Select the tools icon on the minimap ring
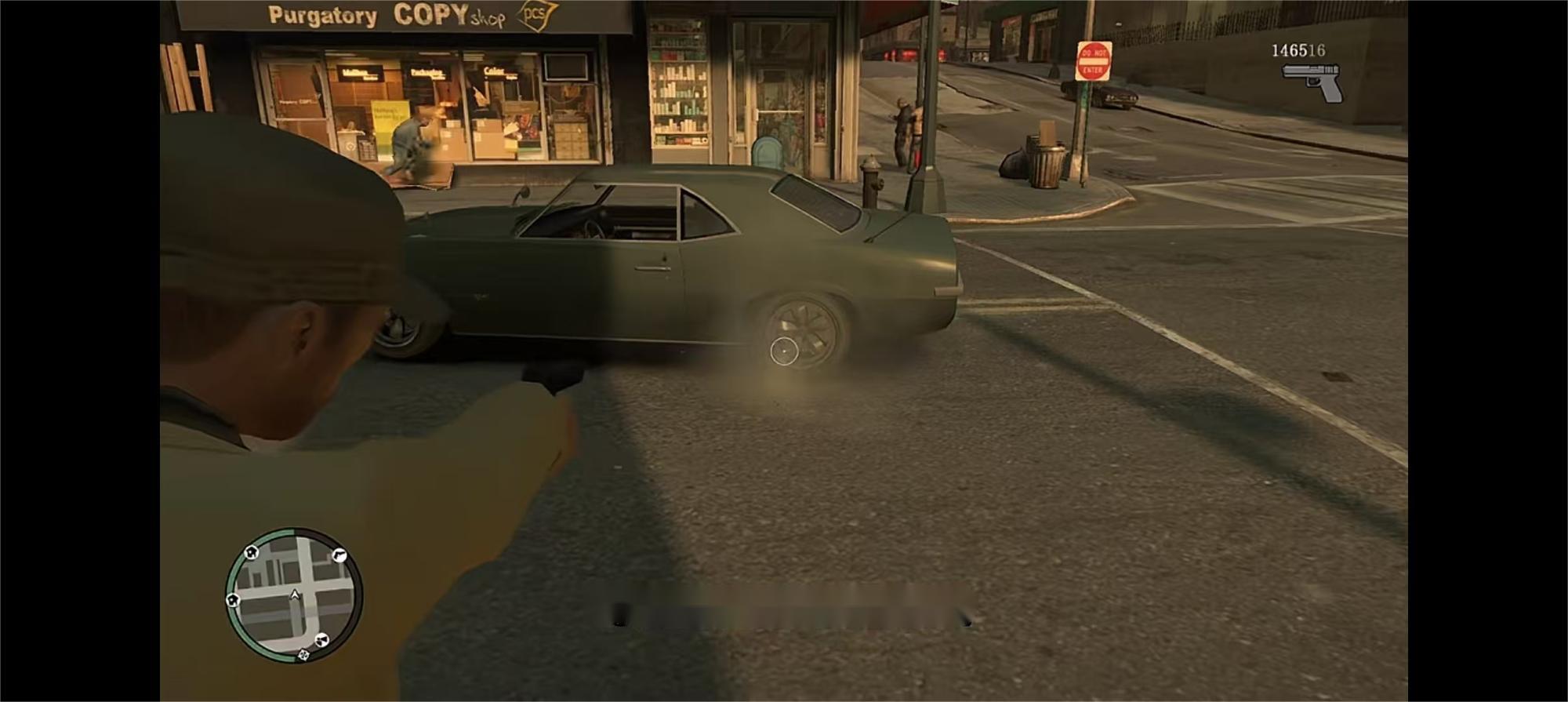The width and height of the screenshot is (1568, 702). pyautogui.click(x=322, y=639)
